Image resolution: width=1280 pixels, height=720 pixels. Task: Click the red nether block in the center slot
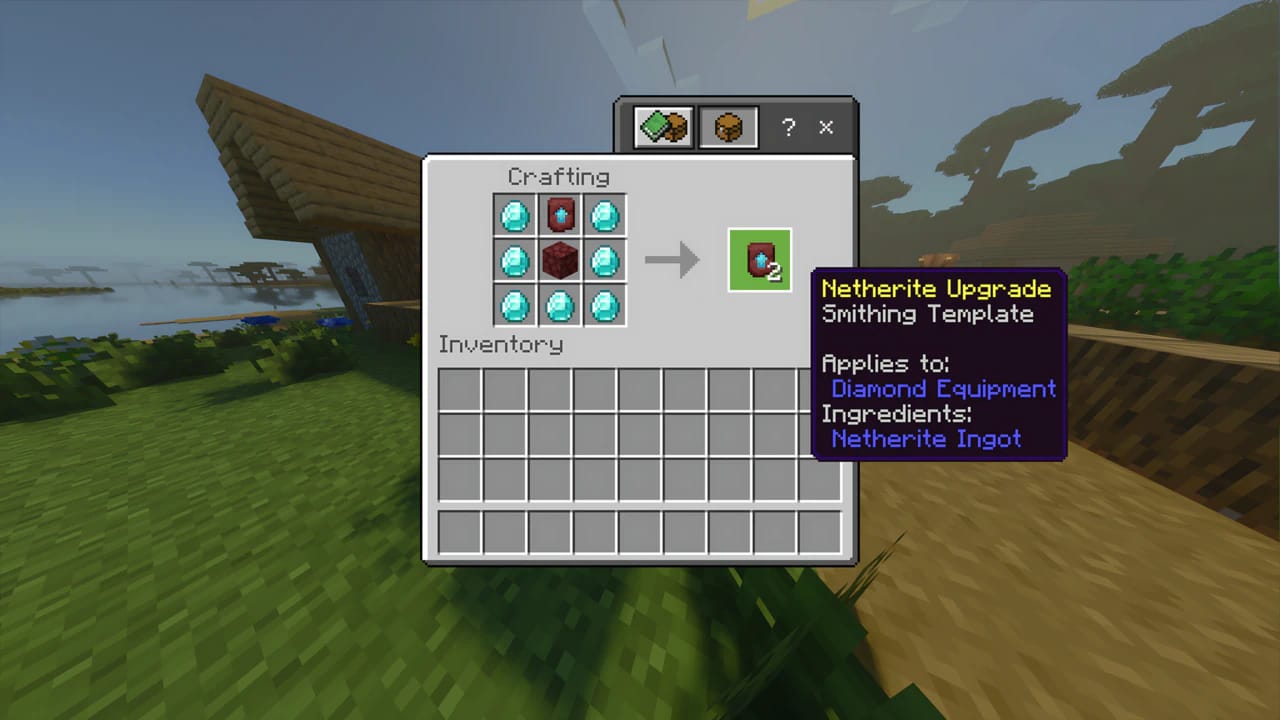(x=559, y=261)
